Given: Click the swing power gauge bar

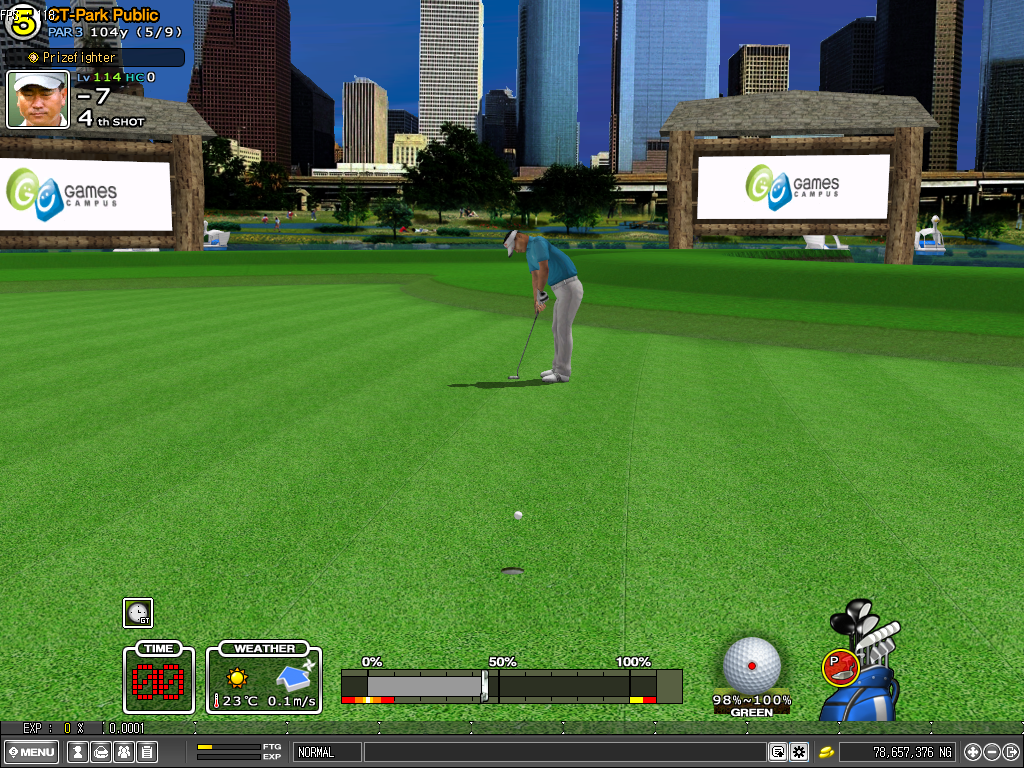Looking at the screenshot, I should coord(511,686).
